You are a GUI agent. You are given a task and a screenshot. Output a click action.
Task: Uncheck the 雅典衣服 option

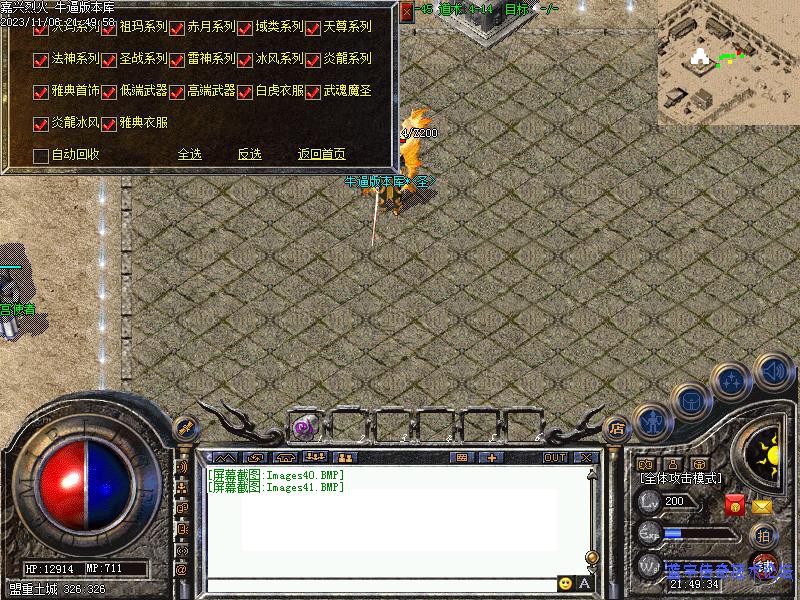pos(109,124)
